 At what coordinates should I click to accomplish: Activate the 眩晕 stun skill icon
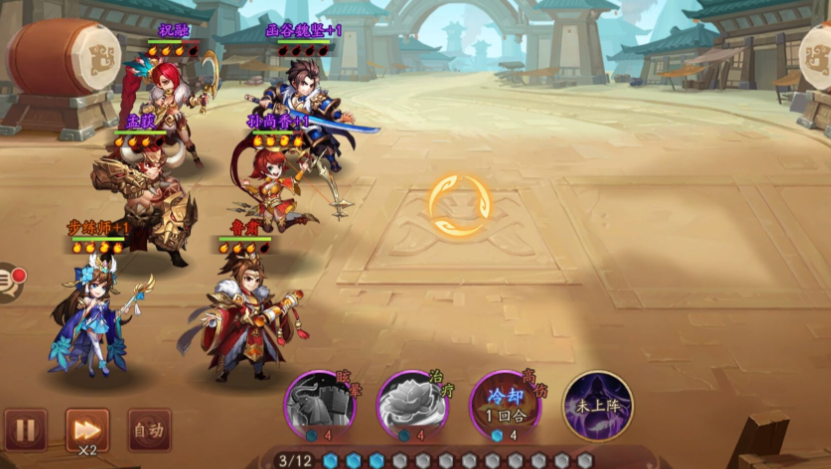click(x=320, y=405)
